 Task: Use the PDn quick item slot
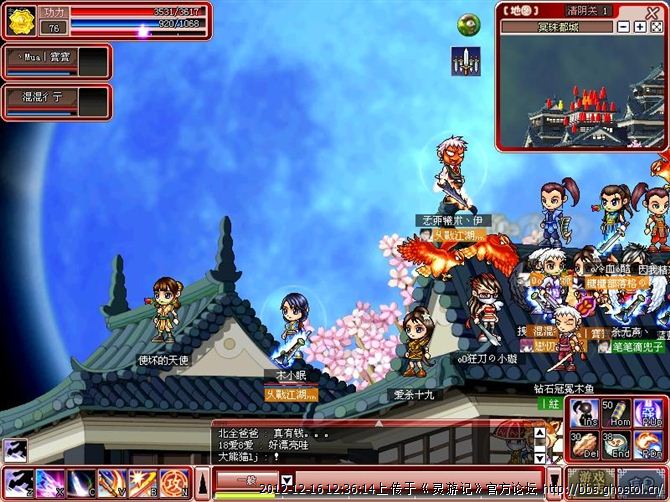647,444
